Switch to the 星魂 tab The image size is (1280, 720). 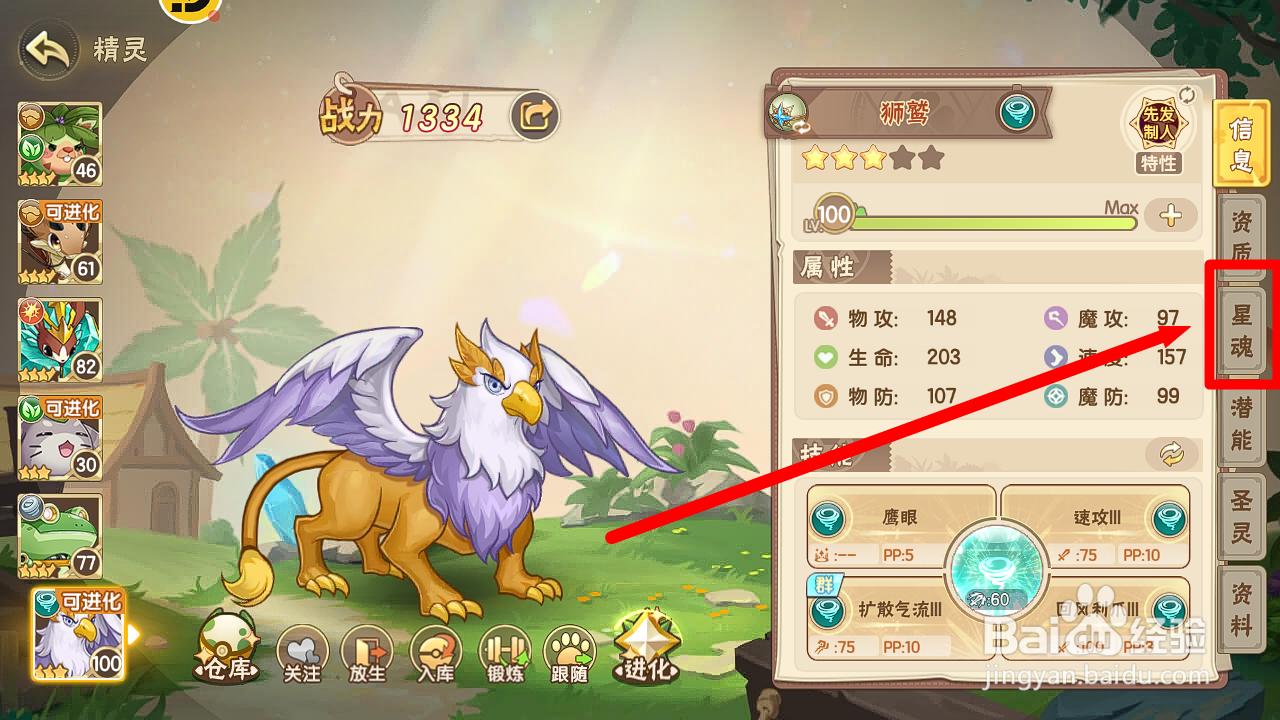[1240, 330]
